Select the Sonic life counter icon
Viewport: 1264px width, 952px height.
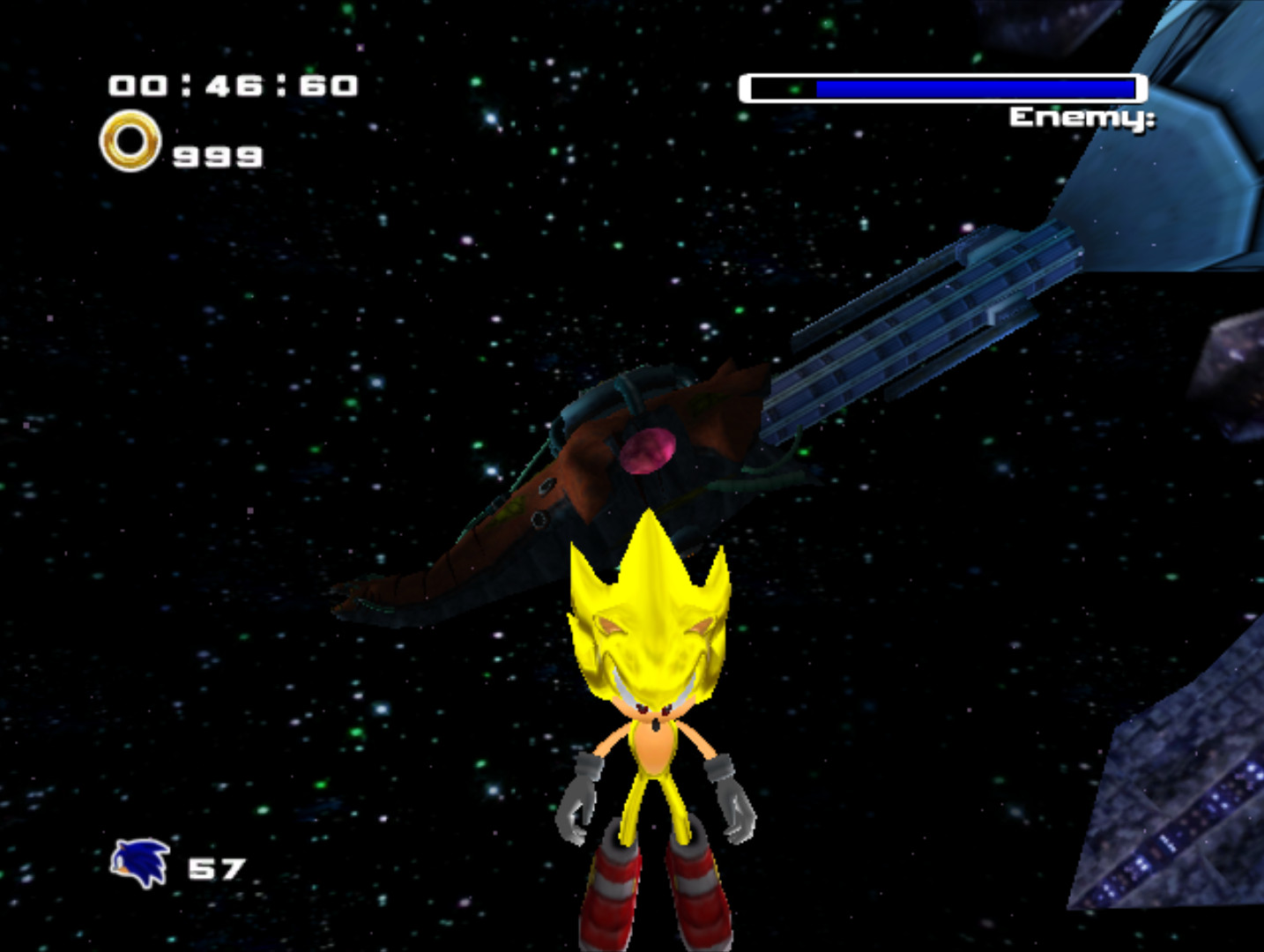point(138,861)
